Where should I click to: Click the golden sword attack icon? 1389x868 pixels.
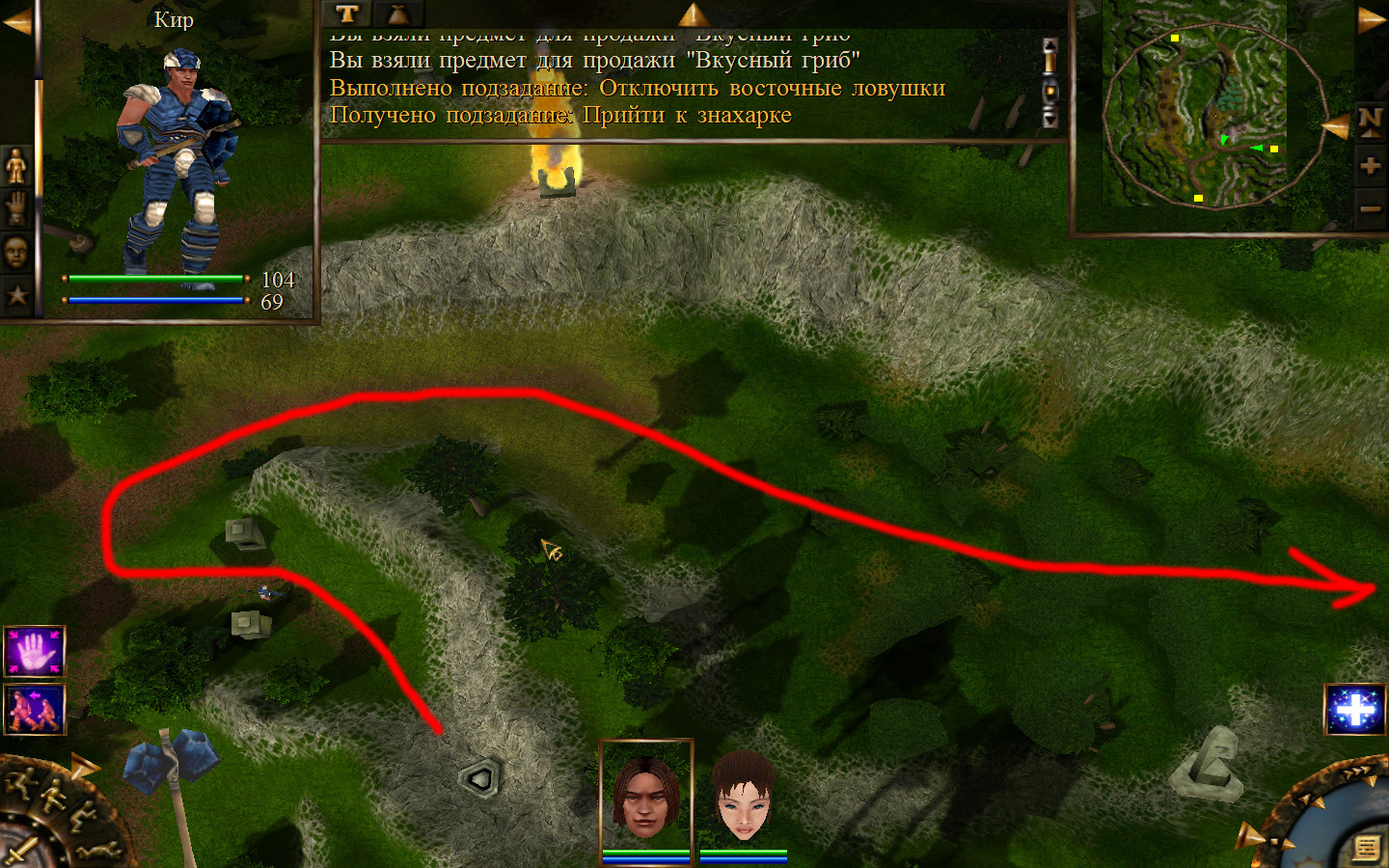[19, 851]
